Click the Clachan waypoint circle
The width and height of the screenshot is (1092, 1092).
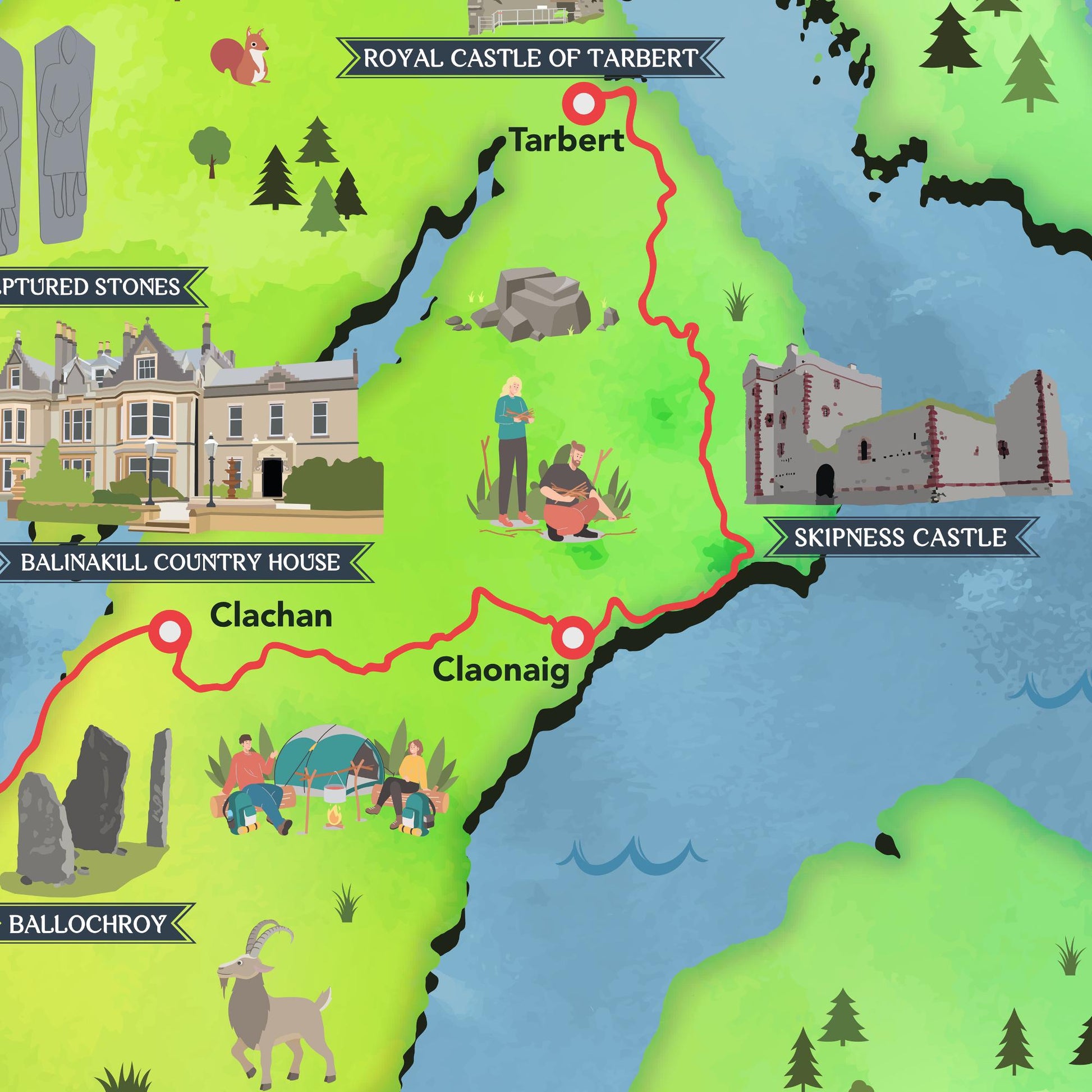(x=169, y=632)
